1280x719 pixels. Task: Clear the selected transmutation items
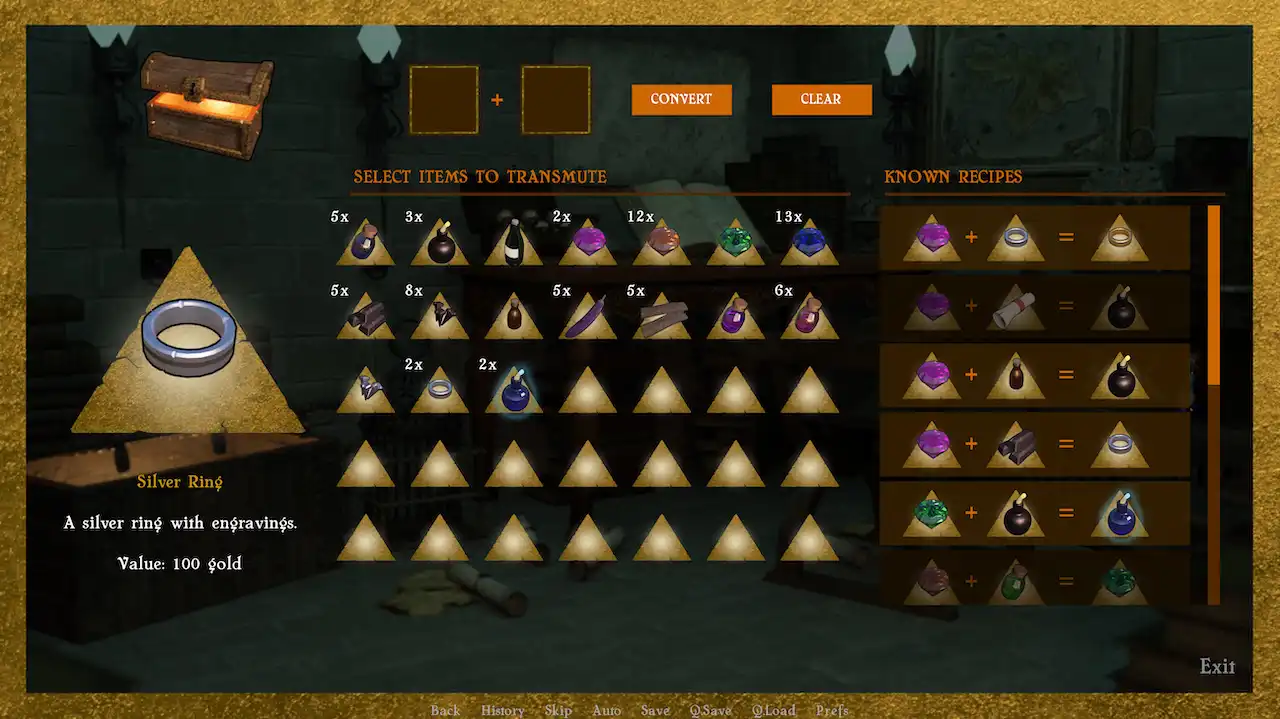821,99
